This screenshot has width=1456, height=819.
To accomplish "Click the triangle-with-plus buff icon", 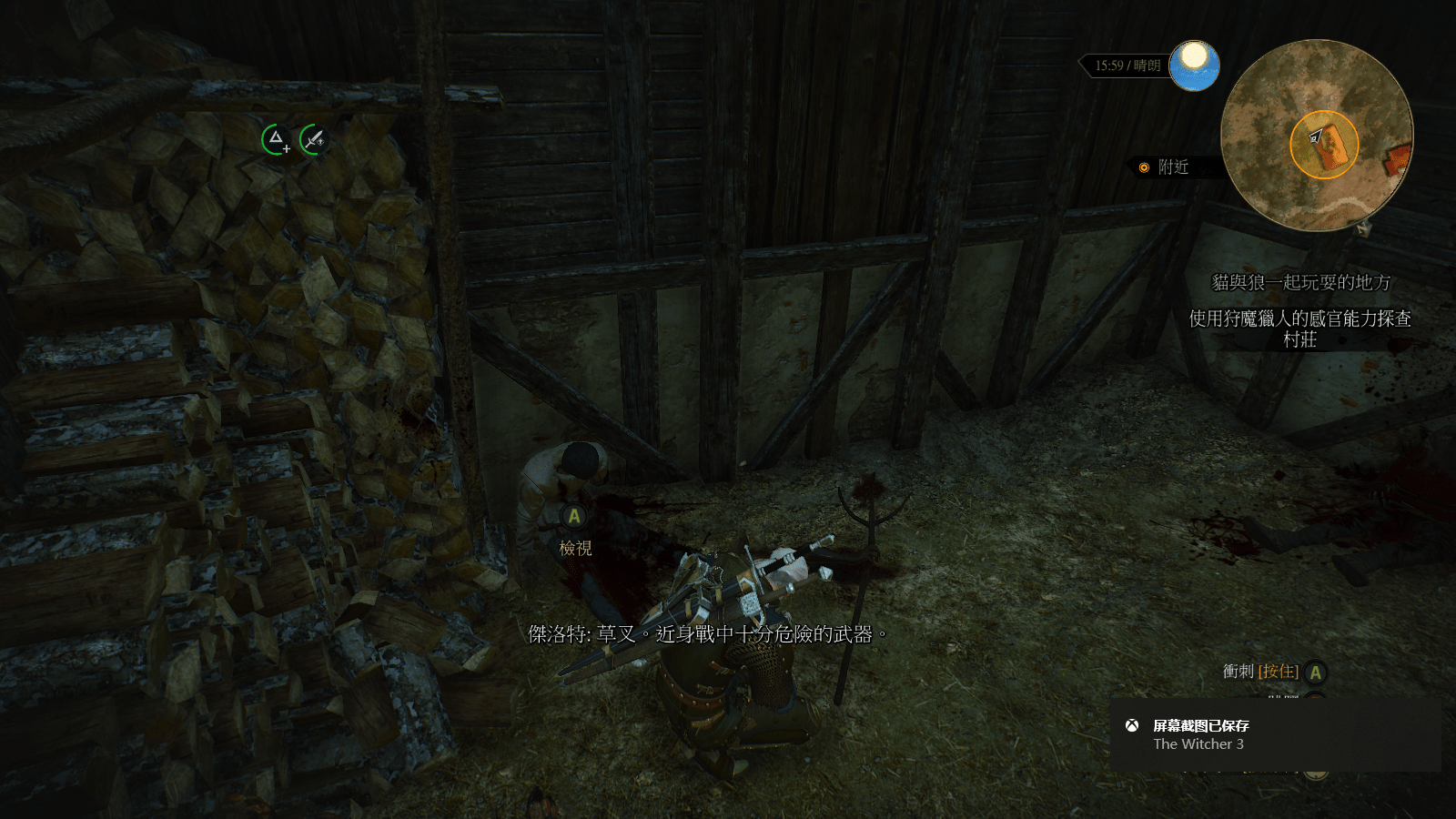I will tap(276, 139).
